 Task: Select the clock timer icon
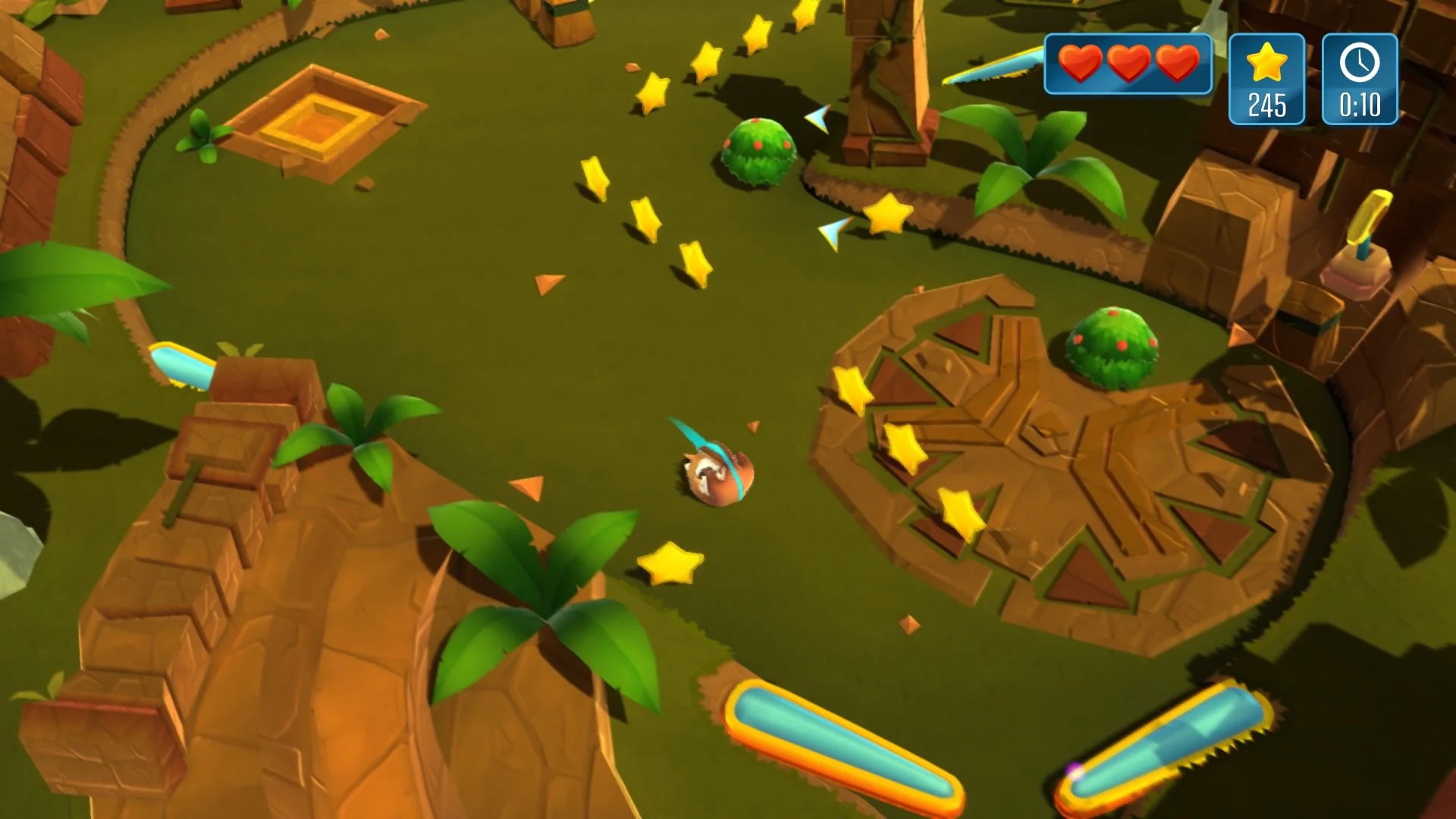[x=1359, y=64]
